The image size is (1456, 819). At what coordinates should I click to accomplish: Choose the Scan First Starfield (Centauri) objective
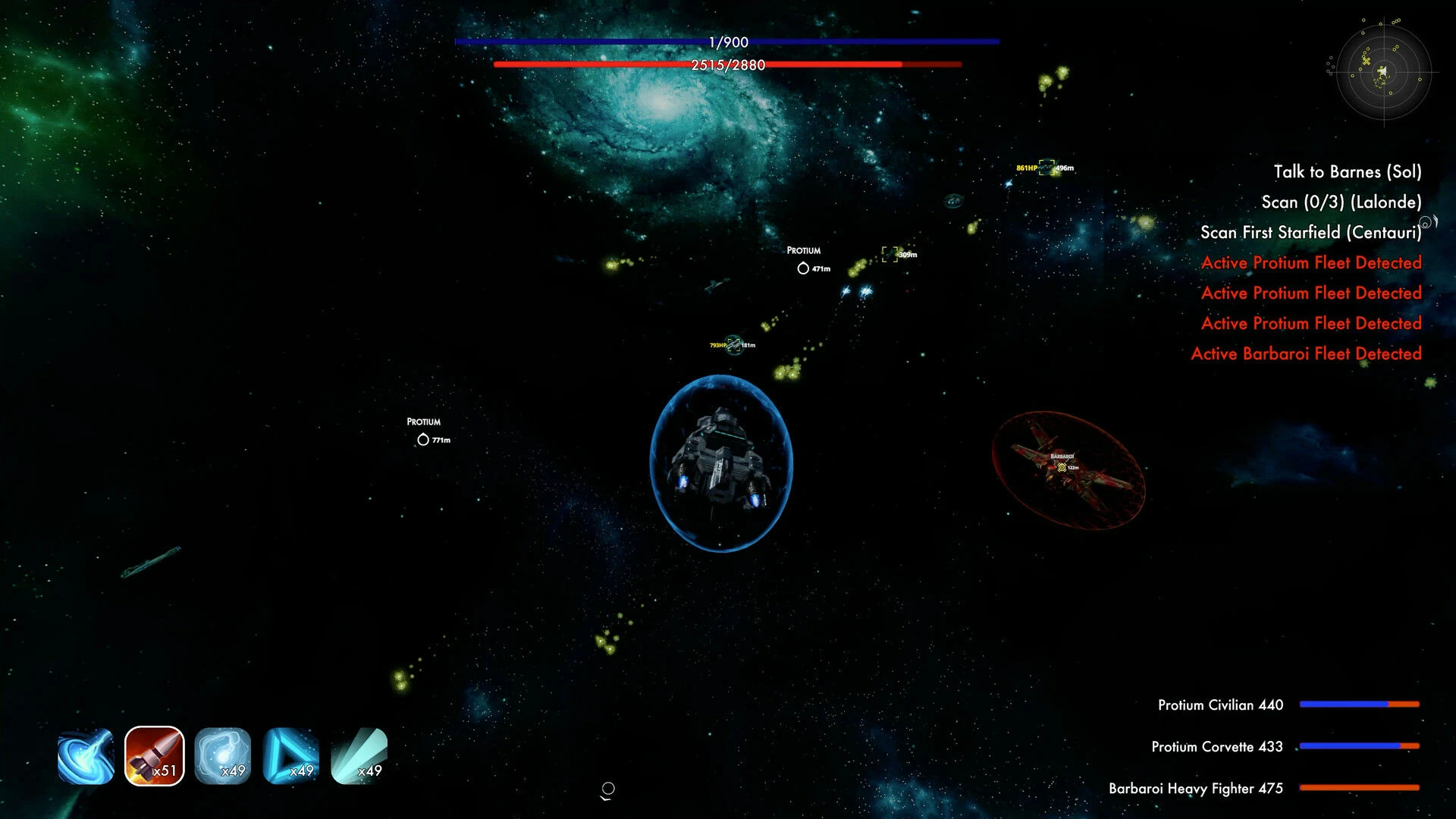pyautogui.click(x=1310, y=233)
